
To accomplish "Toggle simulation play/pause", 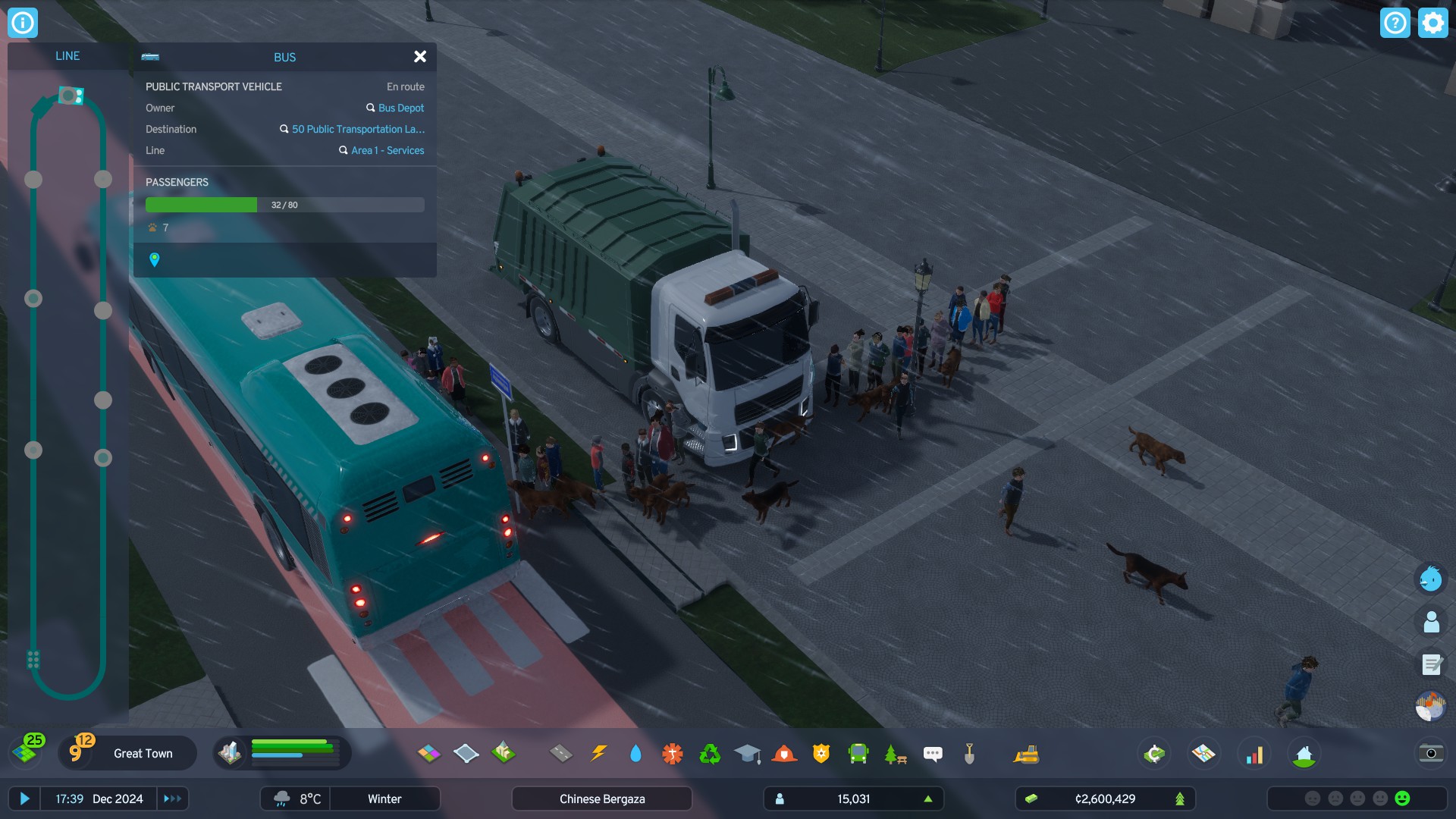I will [26, 799].
